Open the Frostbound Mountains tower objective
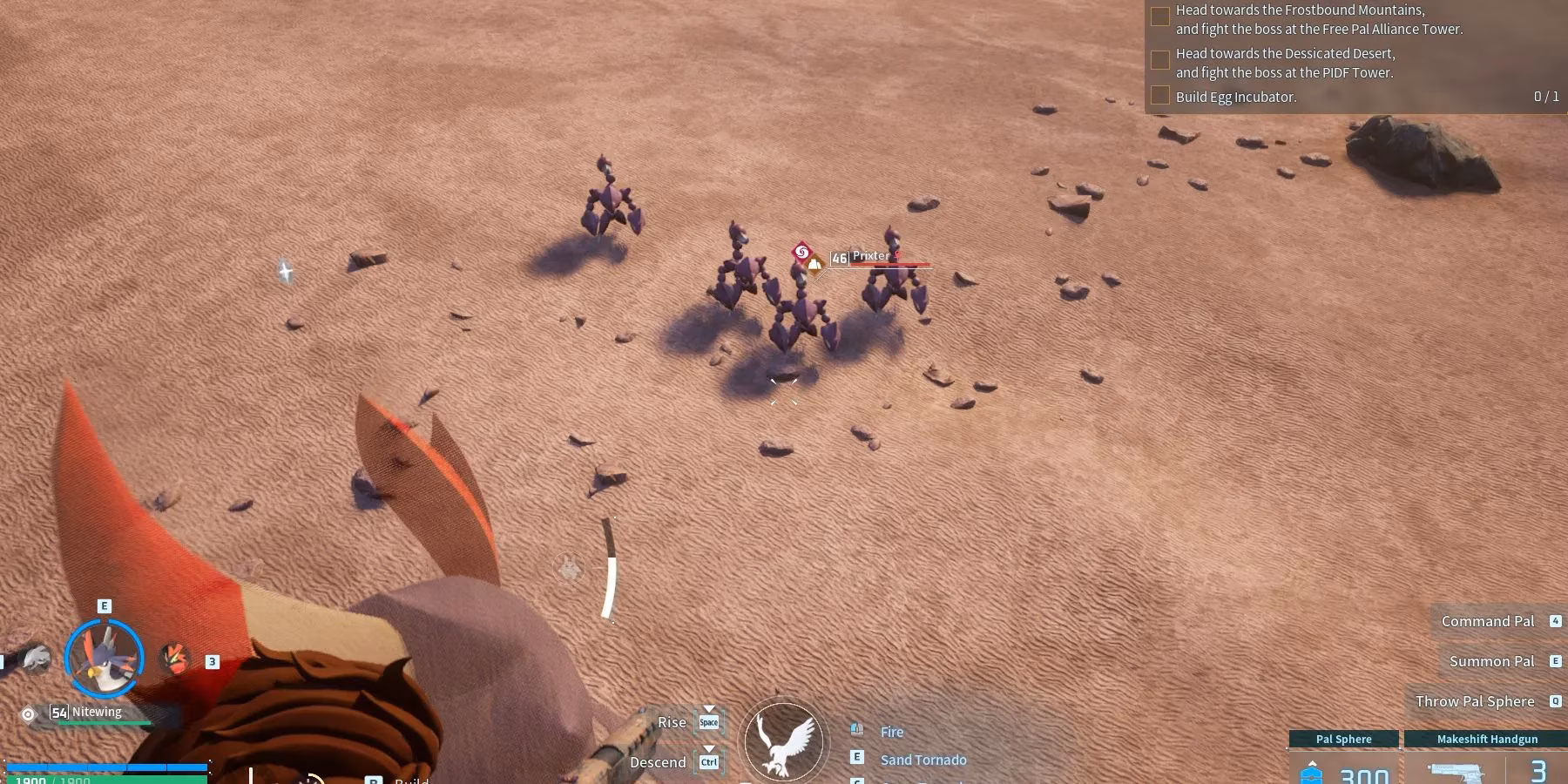1568x784 pixels. click(x=1318, y=19)
